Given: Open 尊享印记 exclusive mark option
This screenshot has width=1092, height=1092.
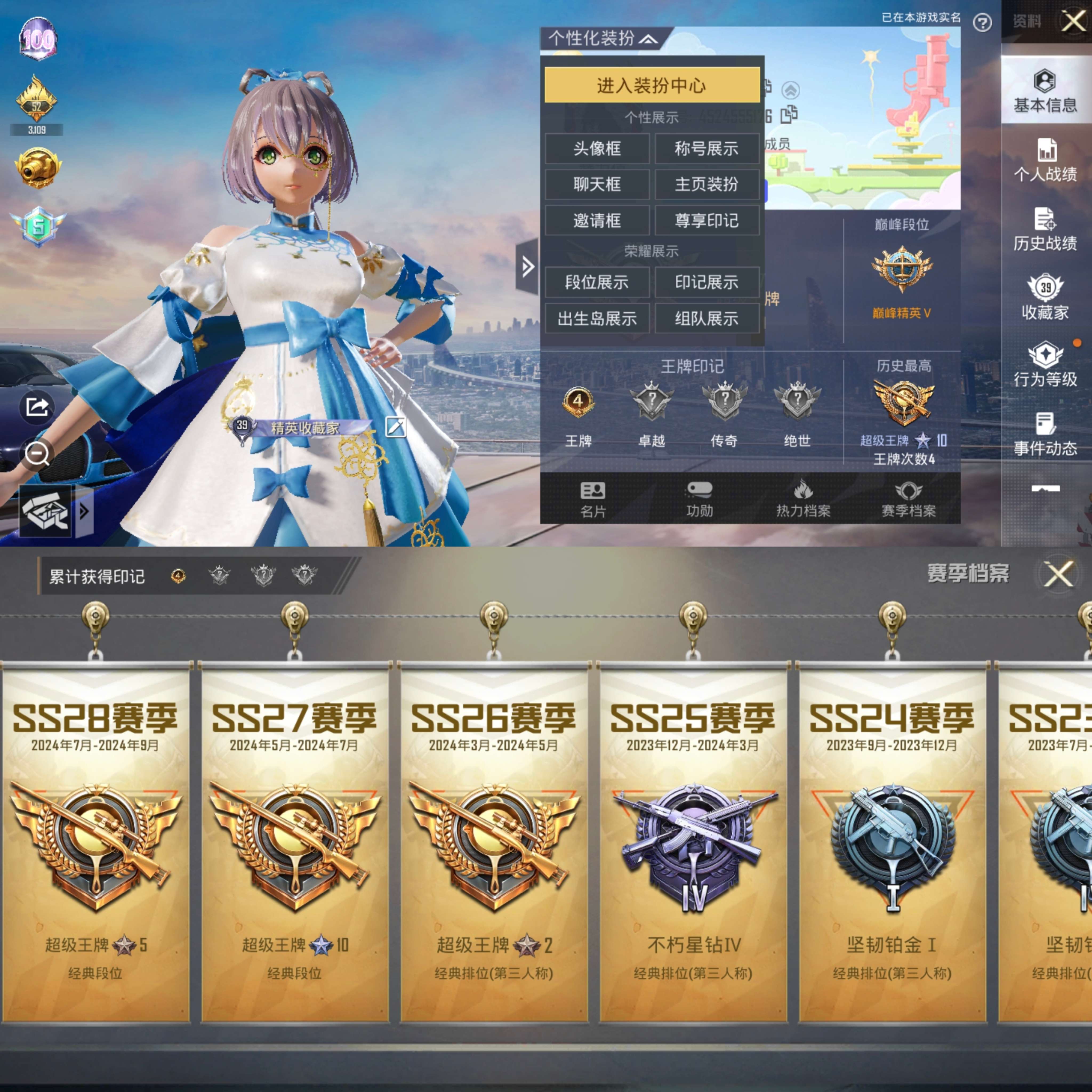Looking at the screenshot, I should [x=706, y=220].
